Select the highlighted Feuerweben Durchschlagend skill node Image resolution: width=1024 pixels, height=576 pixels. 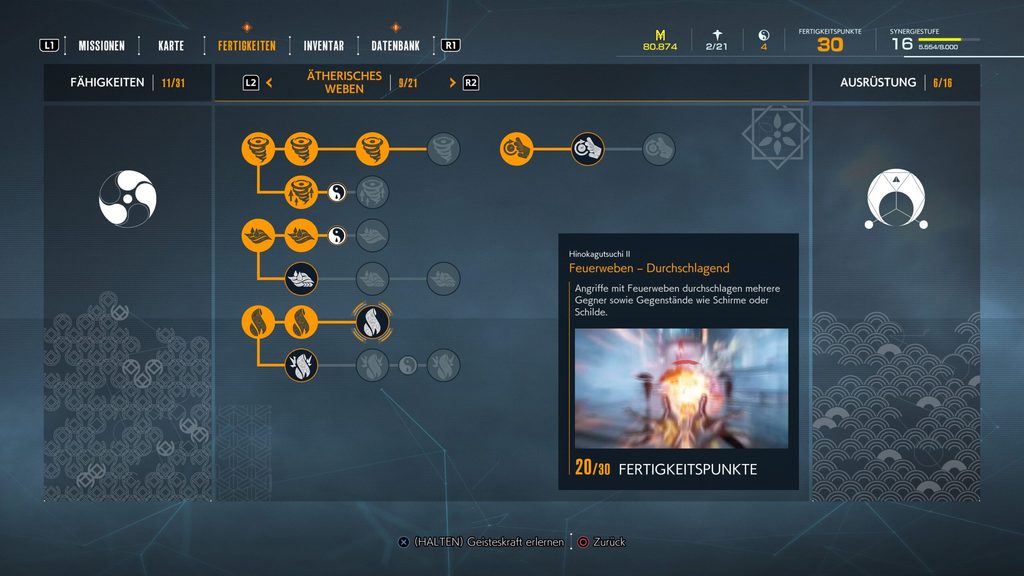coord(372,322)
